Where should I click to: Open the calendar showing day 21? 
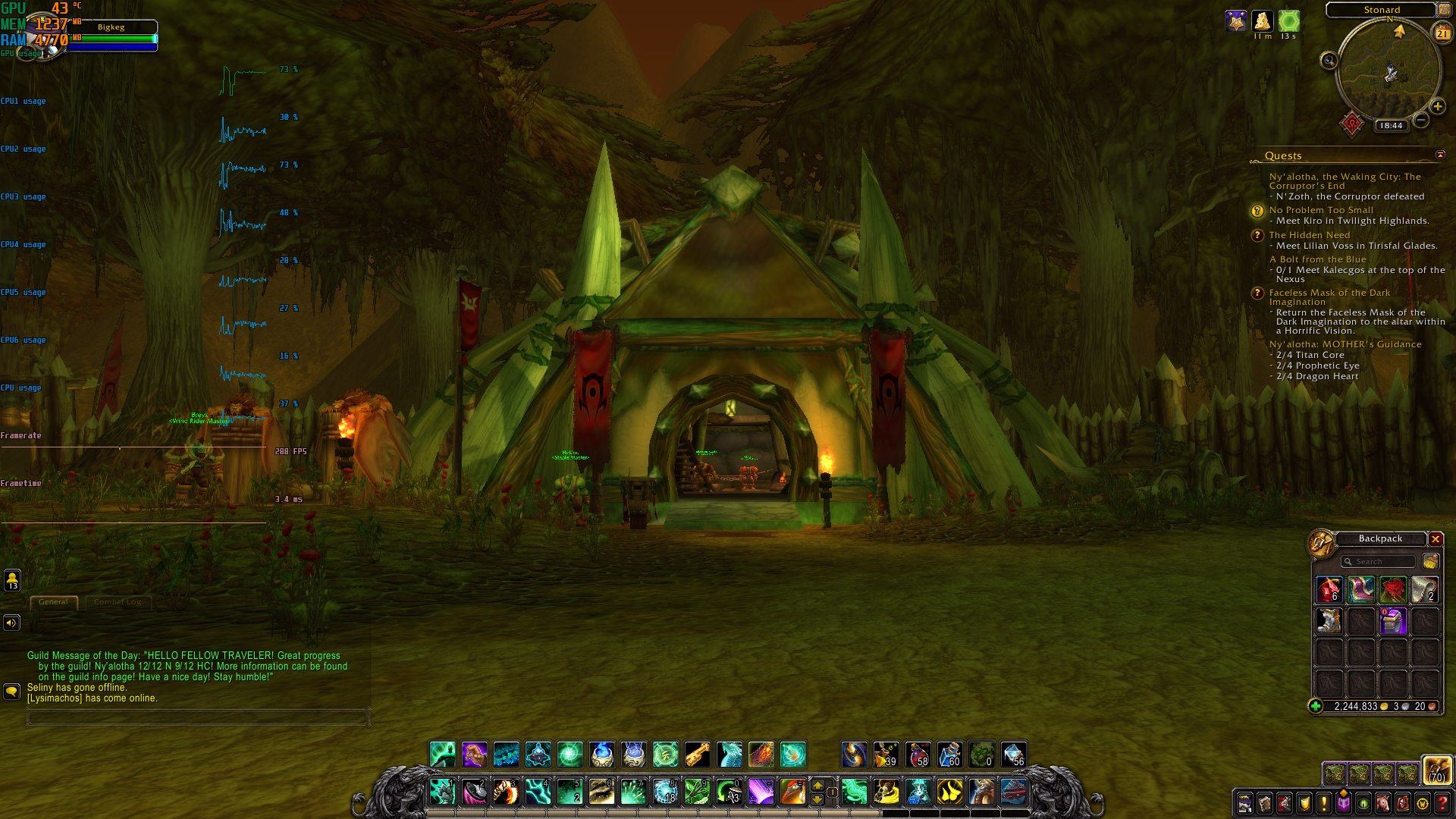pos(1442,33)
